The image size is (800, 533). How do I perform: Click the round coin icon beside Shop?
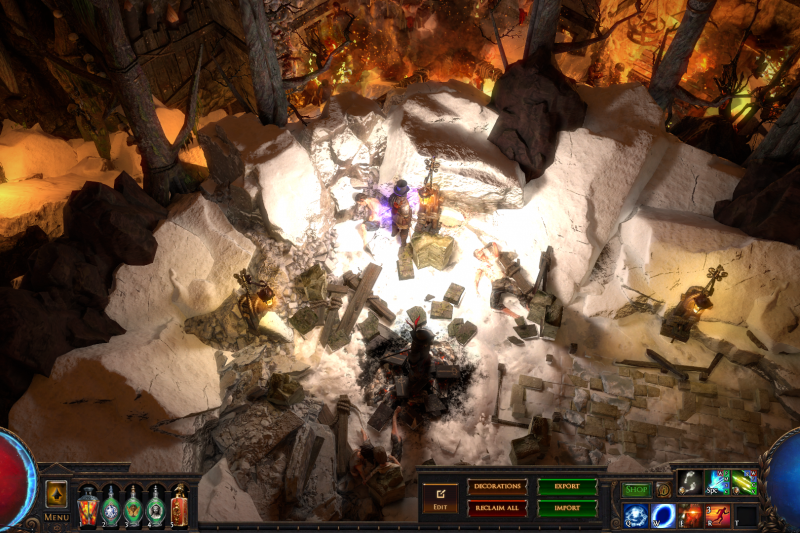663,490
